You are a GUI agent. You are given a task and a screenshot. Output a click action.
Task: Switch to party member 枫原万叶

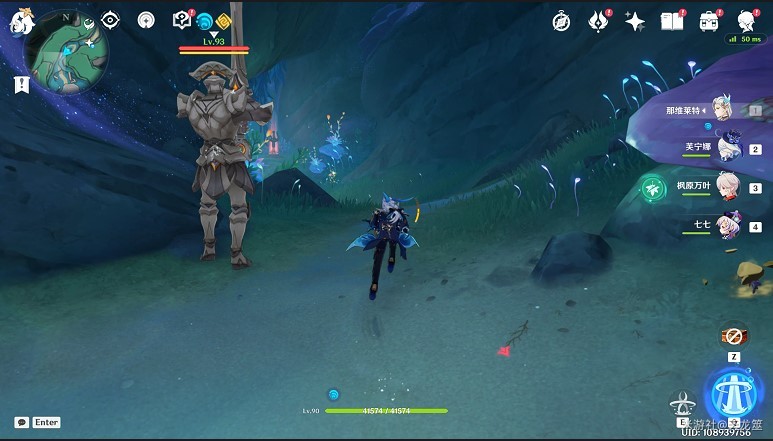(x=728, y=186)
